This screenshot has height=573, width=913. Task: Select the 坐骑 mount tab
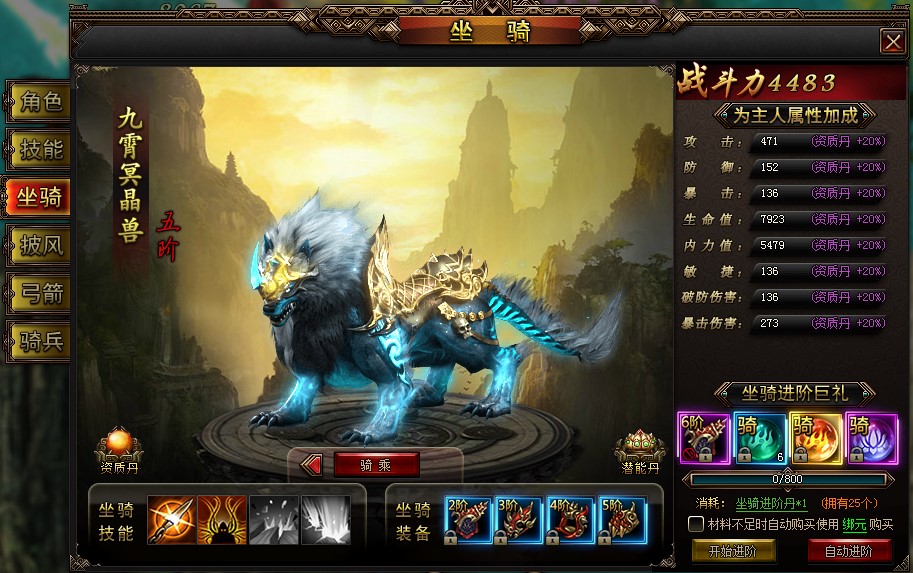coord(40,198)
